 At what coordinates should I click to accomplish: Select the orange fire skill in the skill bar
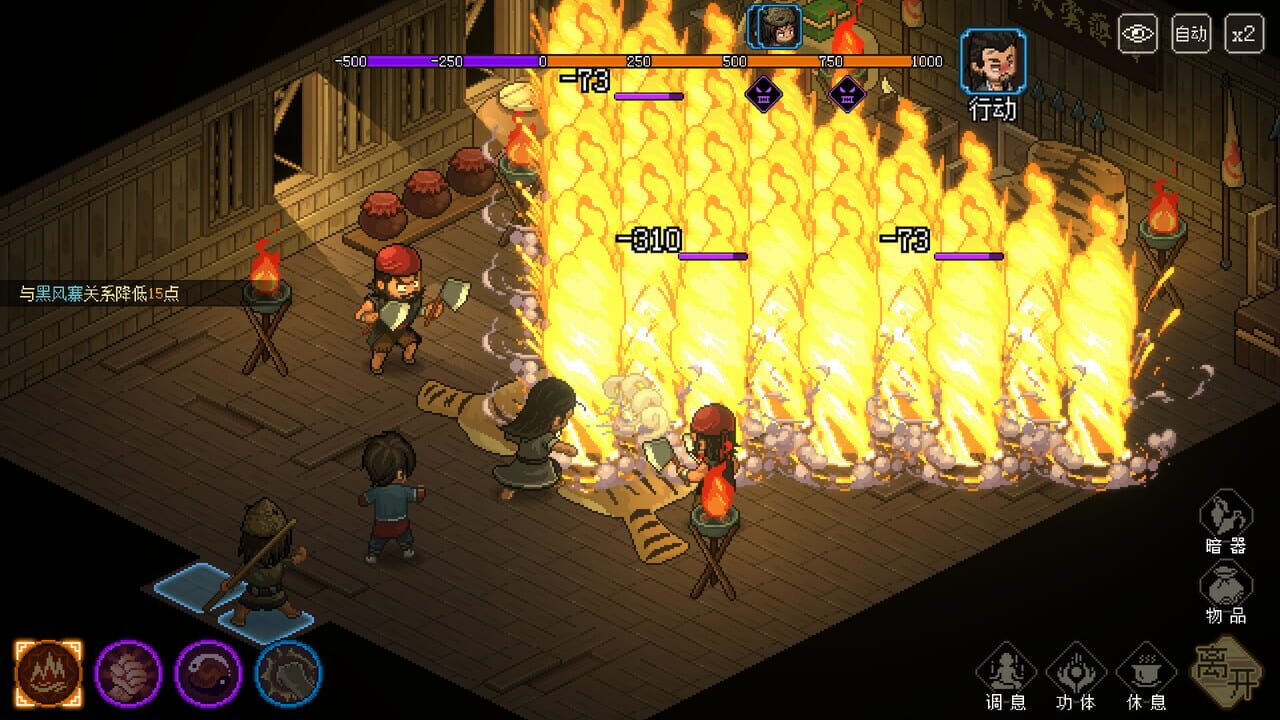point(51,669)
